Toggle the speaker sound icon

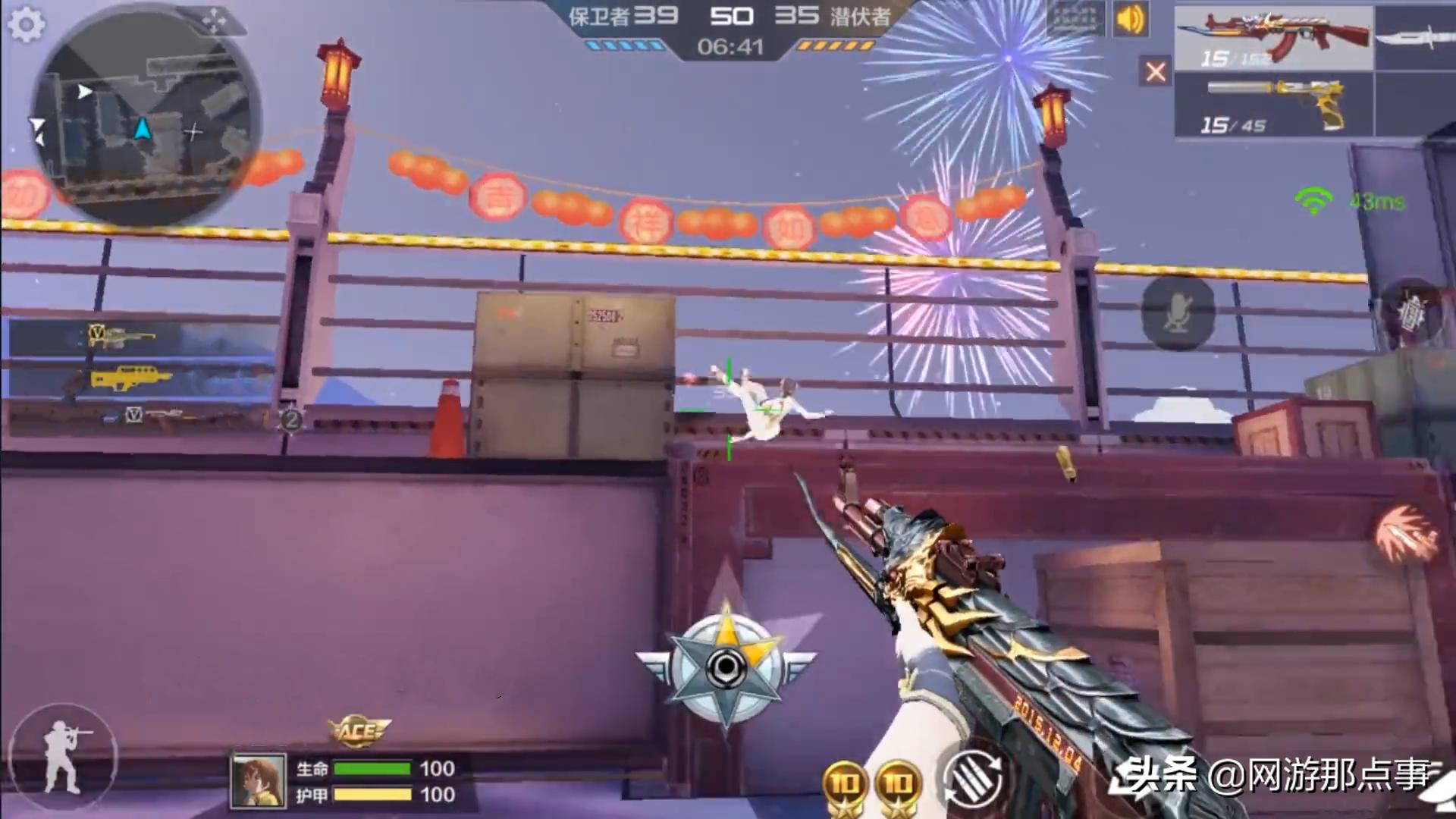coord(1130,20)
